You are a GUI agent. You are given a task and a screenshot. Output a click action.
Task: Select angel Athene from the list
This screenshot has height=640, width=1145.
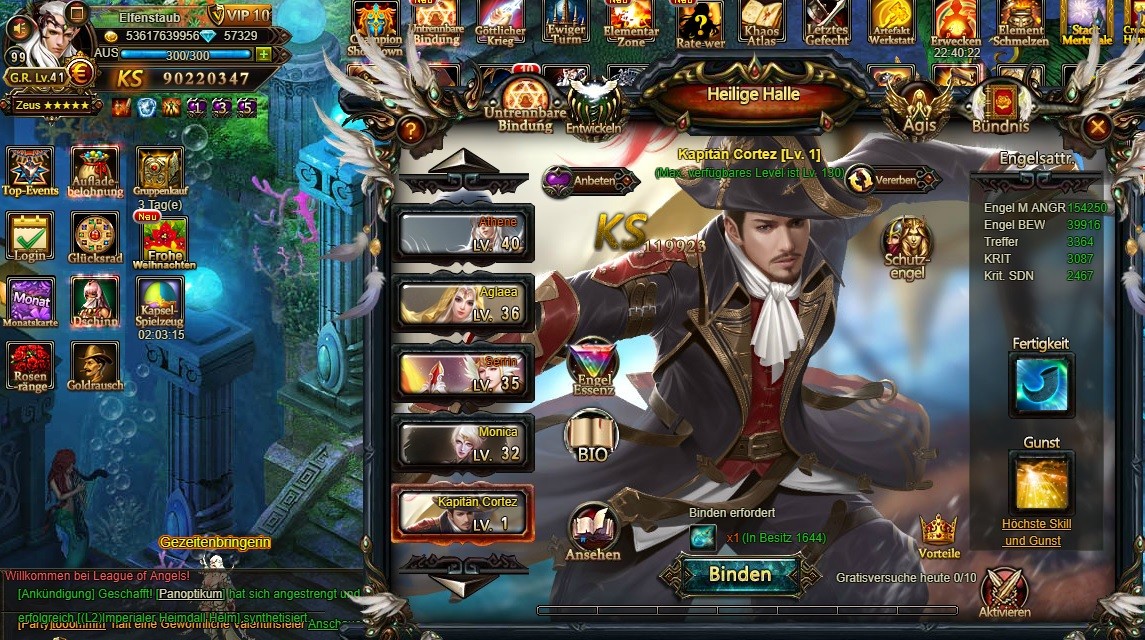pyautogui.click(x=463, y=234)
